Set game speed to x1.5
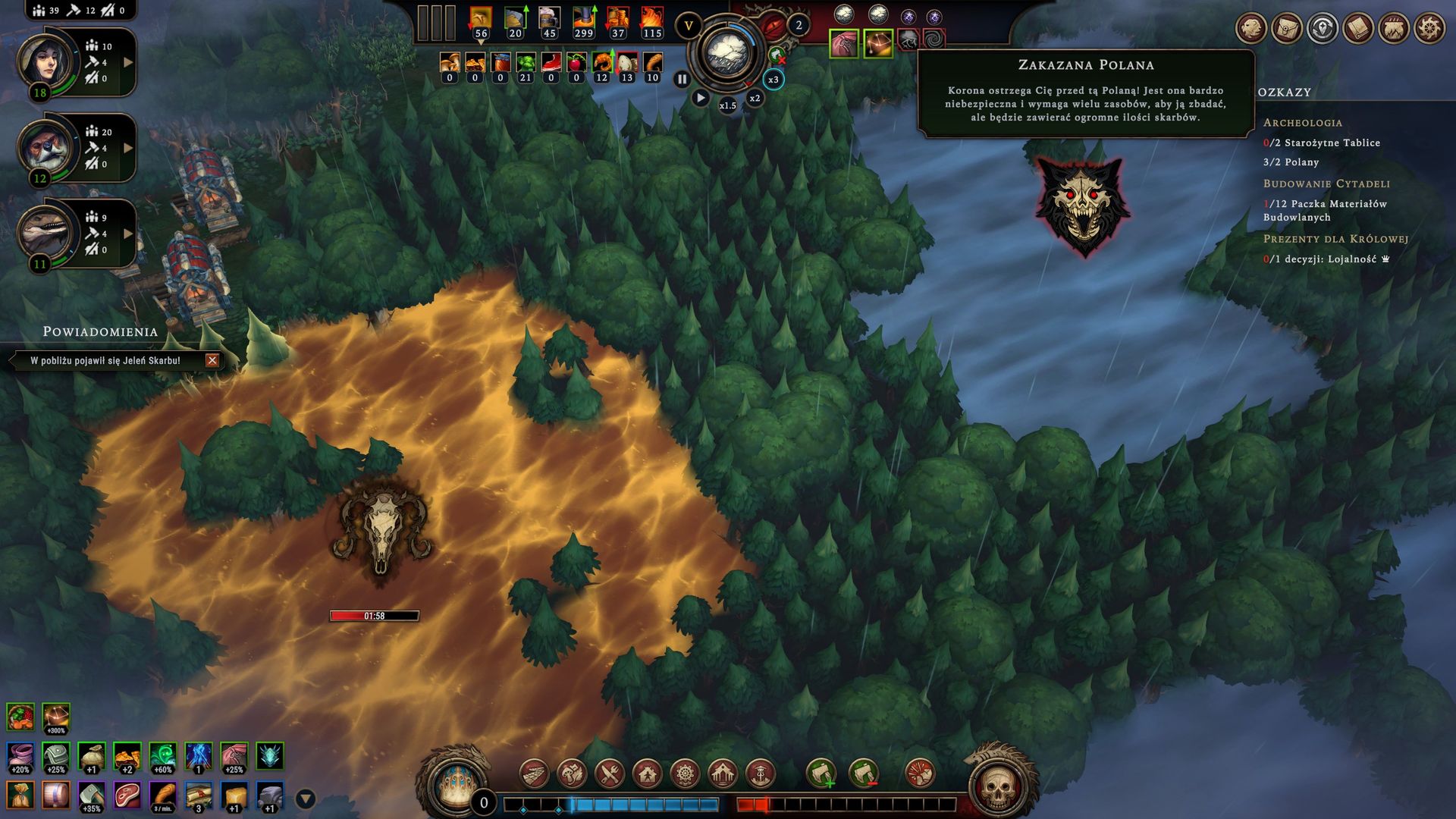Screen dimensions: 1456x819 pos(728,105)
